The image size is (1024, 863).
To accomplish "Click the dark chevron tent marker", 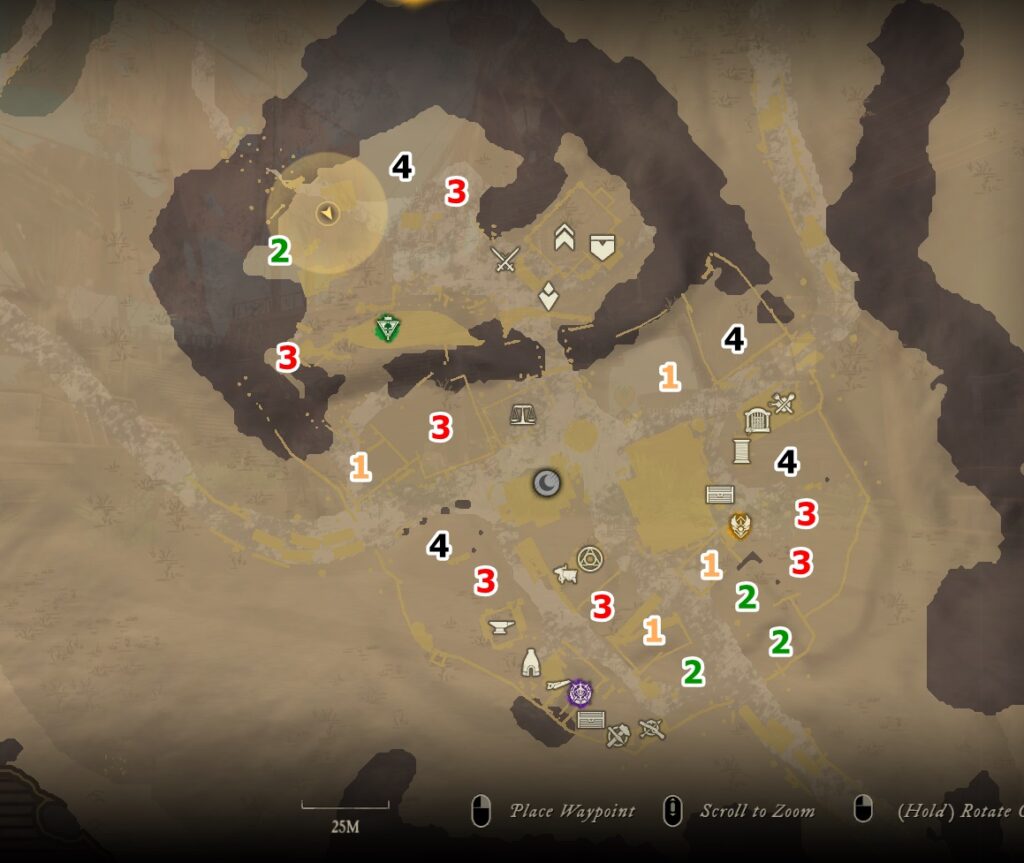I will tap(750, 561).
